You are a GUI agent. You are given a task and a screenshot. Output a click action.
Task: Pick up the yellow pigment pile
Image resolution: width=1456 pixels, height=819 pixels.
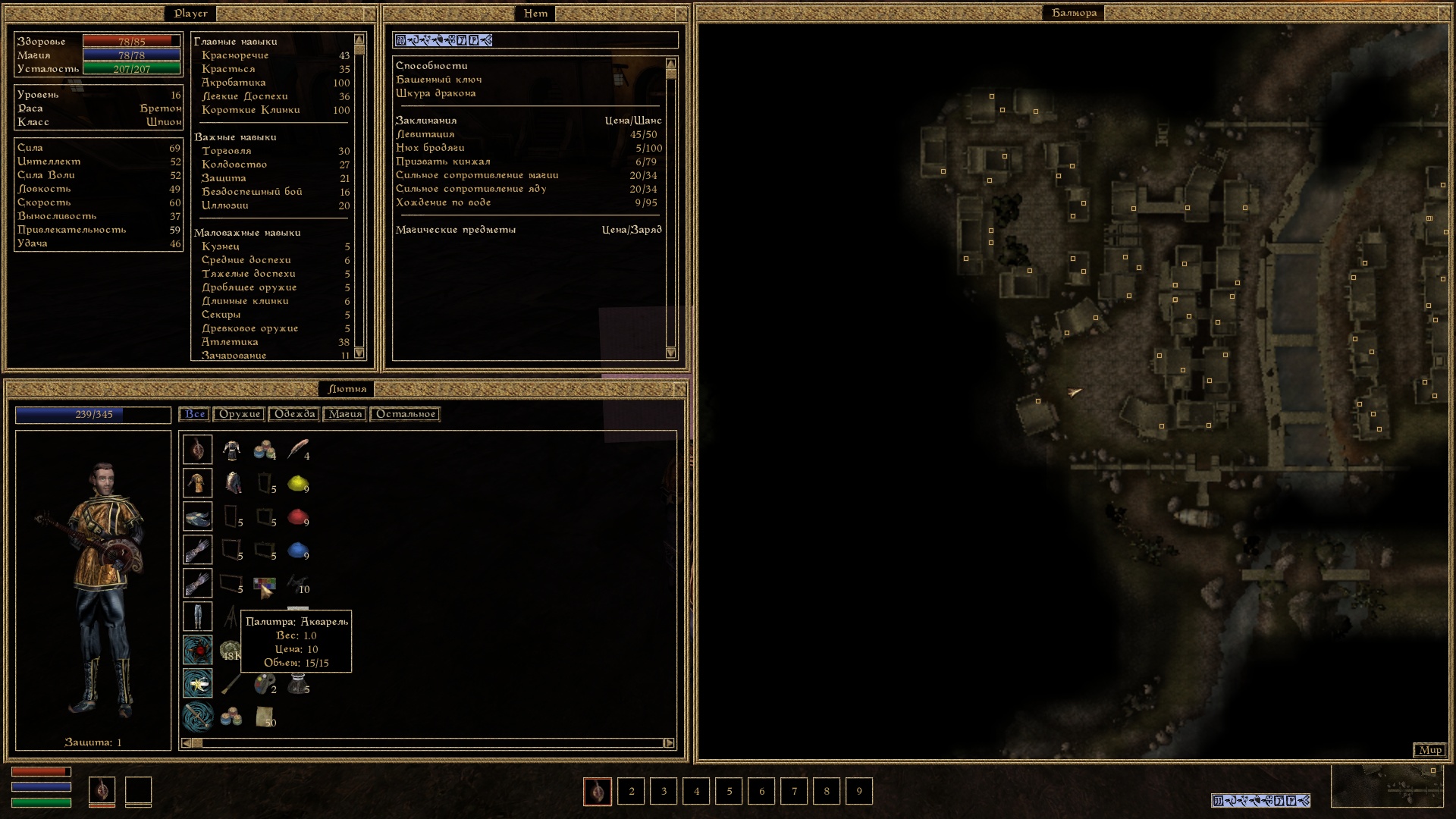coord(297,483)
